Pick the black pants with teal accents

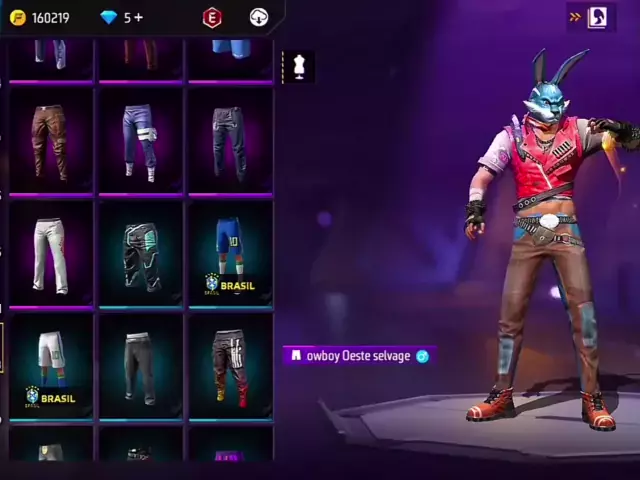[x=139, y=255]
